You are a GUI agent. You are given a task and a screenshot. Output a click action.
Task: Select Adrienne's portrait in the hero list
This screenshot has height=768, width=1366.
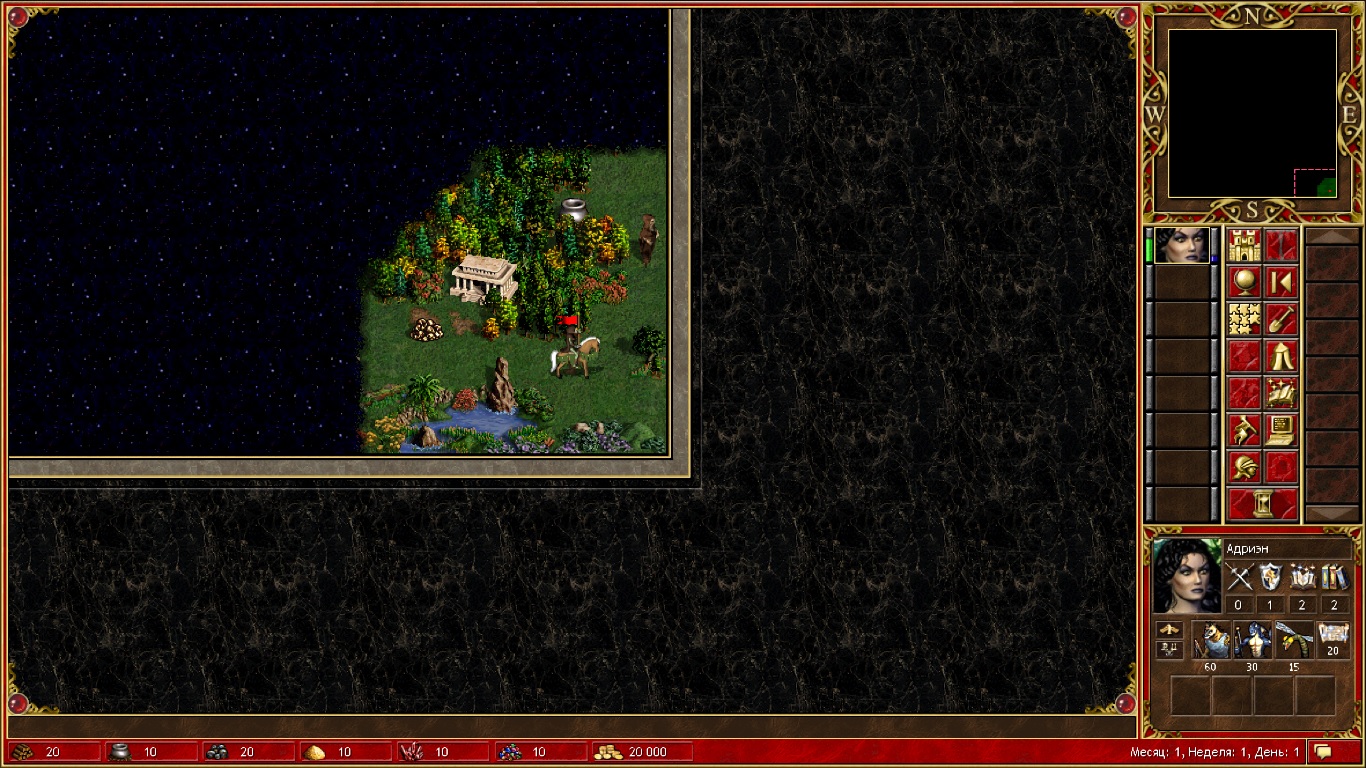(x=1181, y=245)
